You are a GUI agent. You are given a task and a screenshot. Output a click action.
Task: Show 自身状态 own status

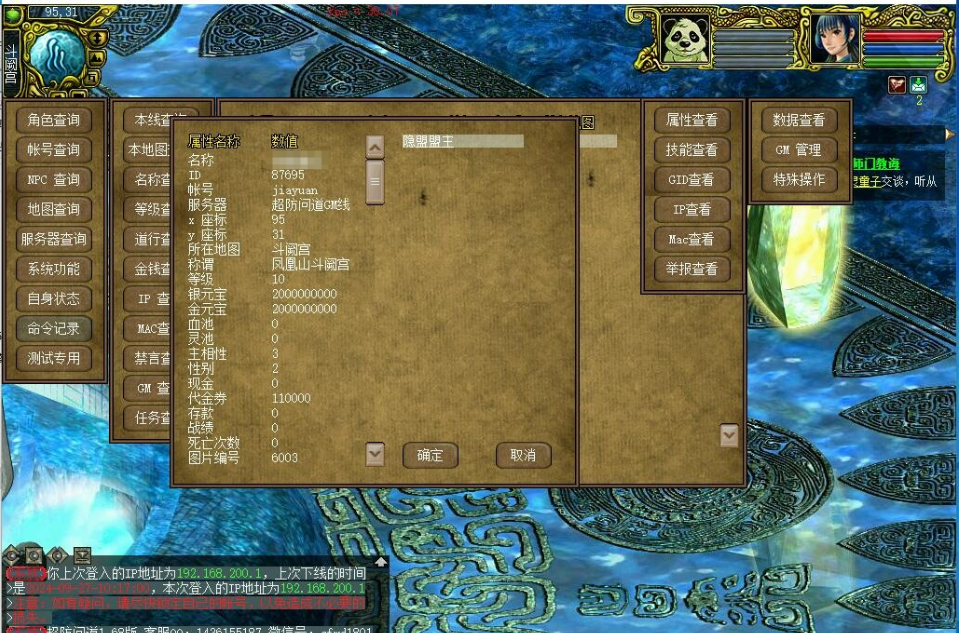tap(54, 299)
